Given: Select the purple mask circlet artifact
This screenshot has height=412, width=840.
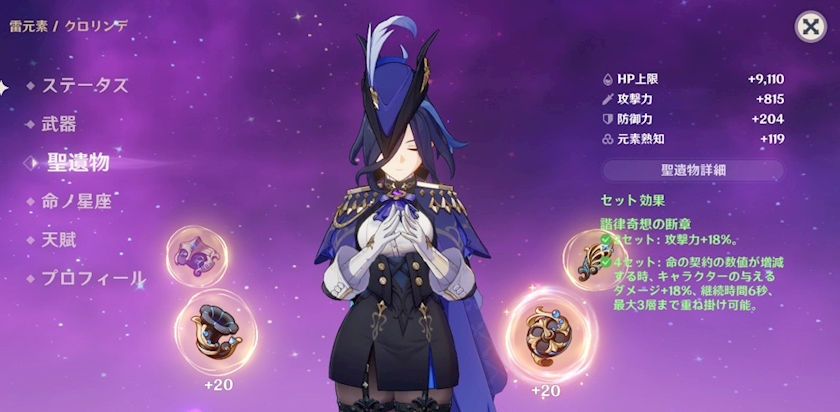Looking at the screenshot, I should (197, 257).
